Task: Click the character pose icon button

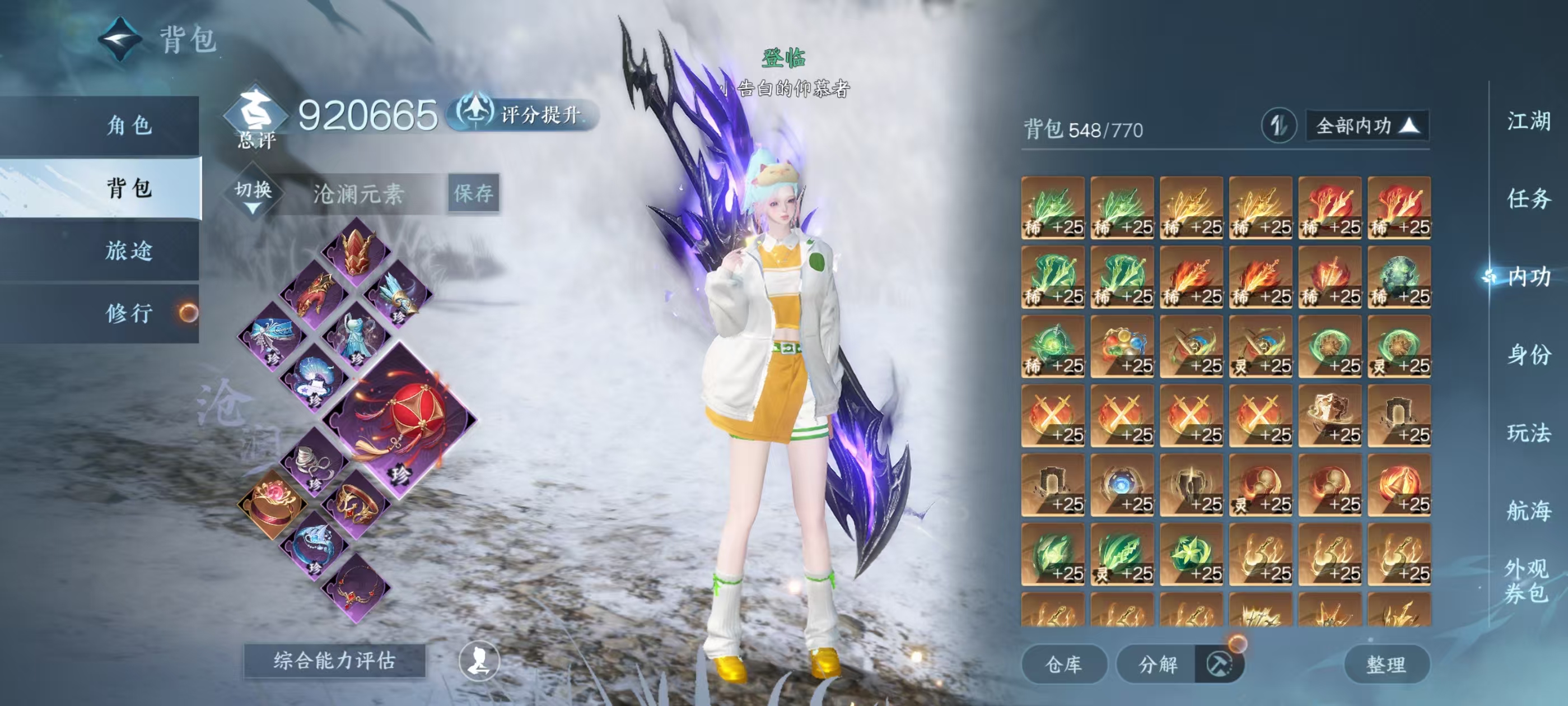Action: tap(478, 660)
